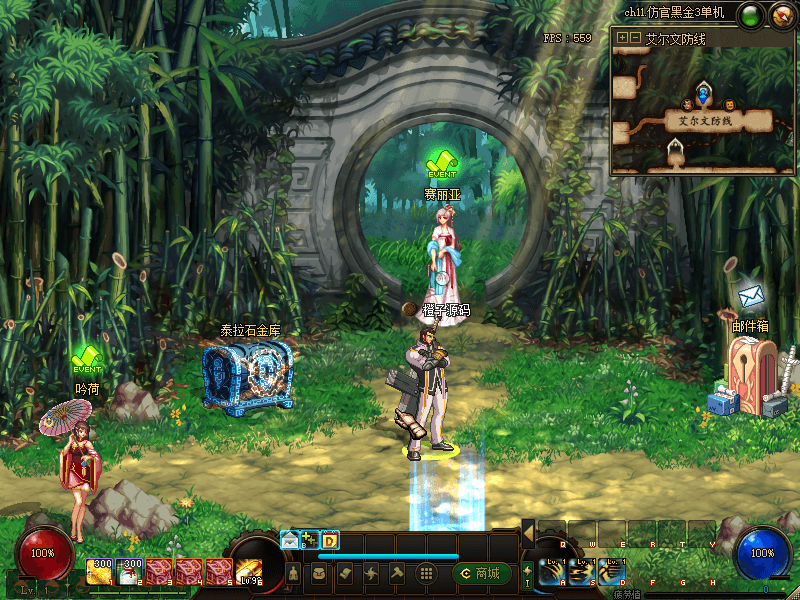800x600 pixels.
Task: Click the green plus notification icon
Action: [x=310, y=540]
